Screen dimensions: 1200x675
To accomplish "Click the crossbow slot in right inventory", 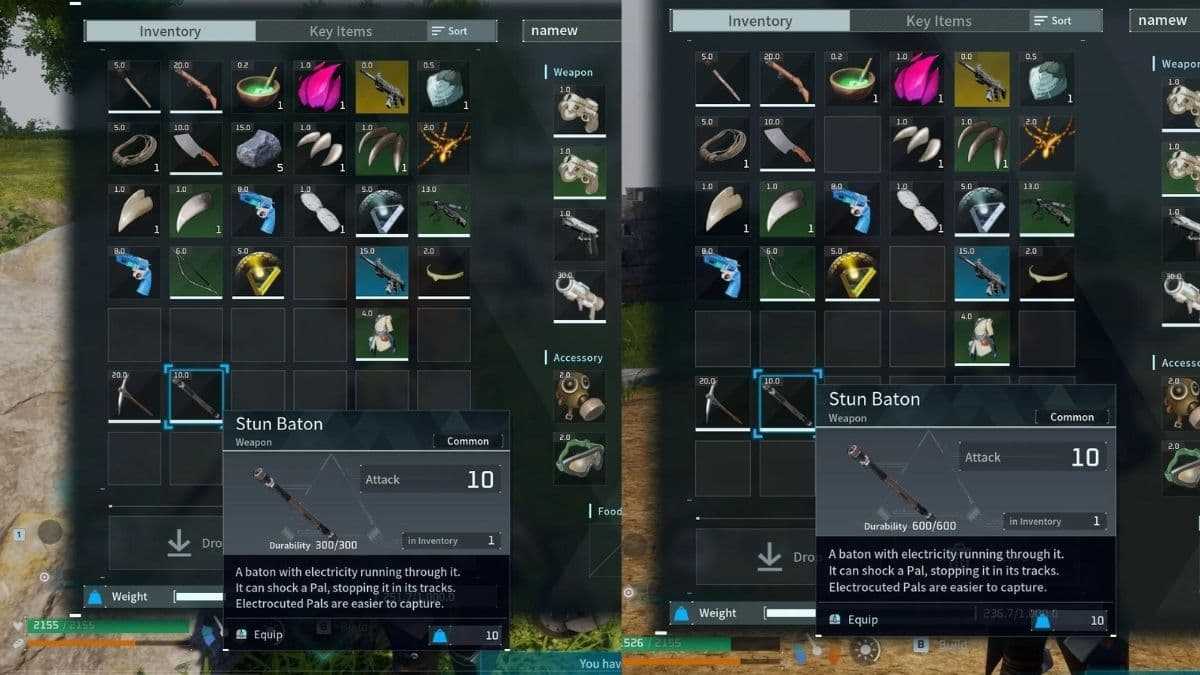I will coord(1046,209).
